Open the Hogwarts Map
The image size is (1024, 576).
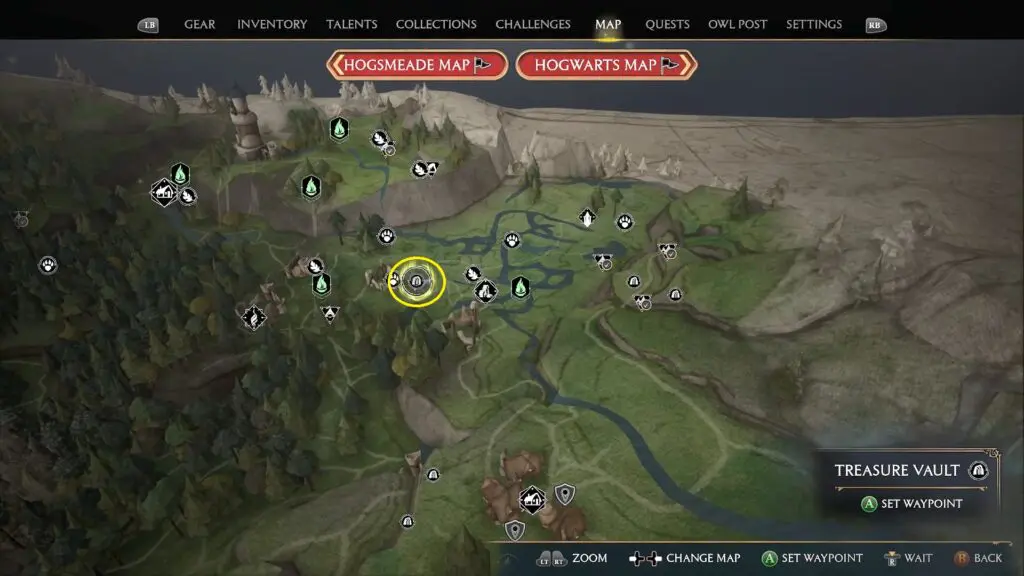point(606,65)
